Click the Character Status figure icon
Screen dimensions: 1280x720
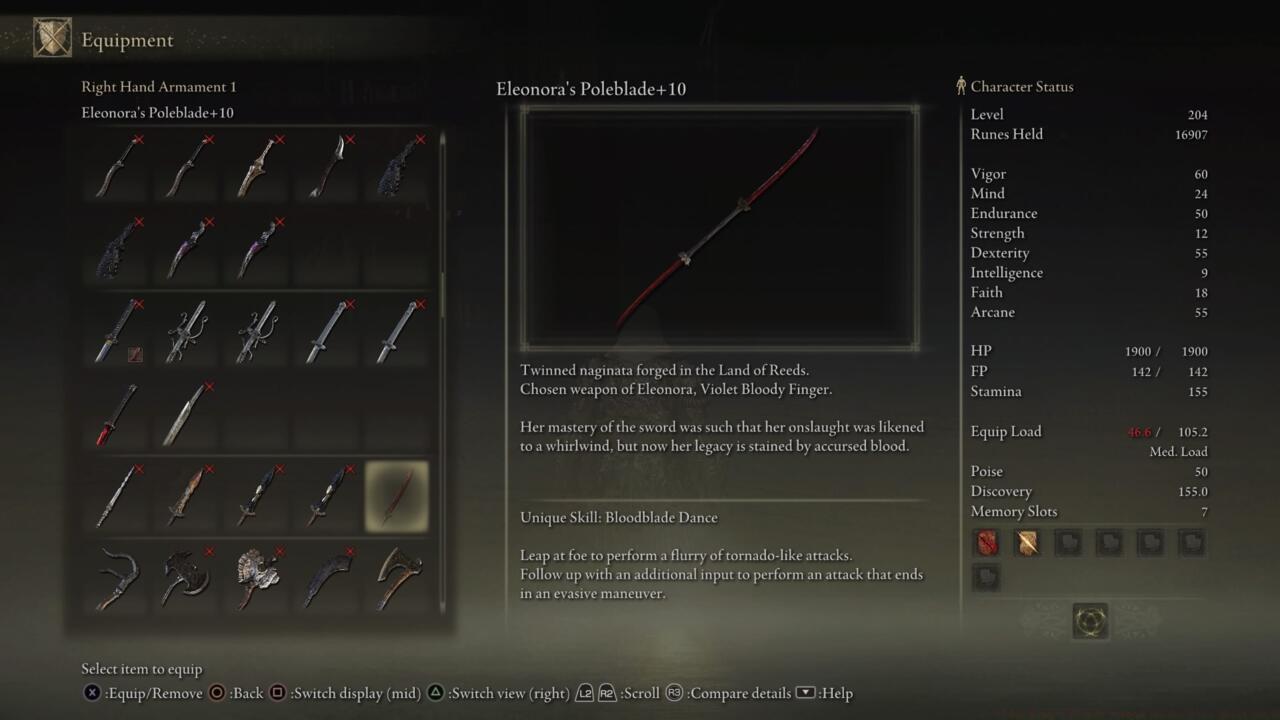[x=961, y=86]
